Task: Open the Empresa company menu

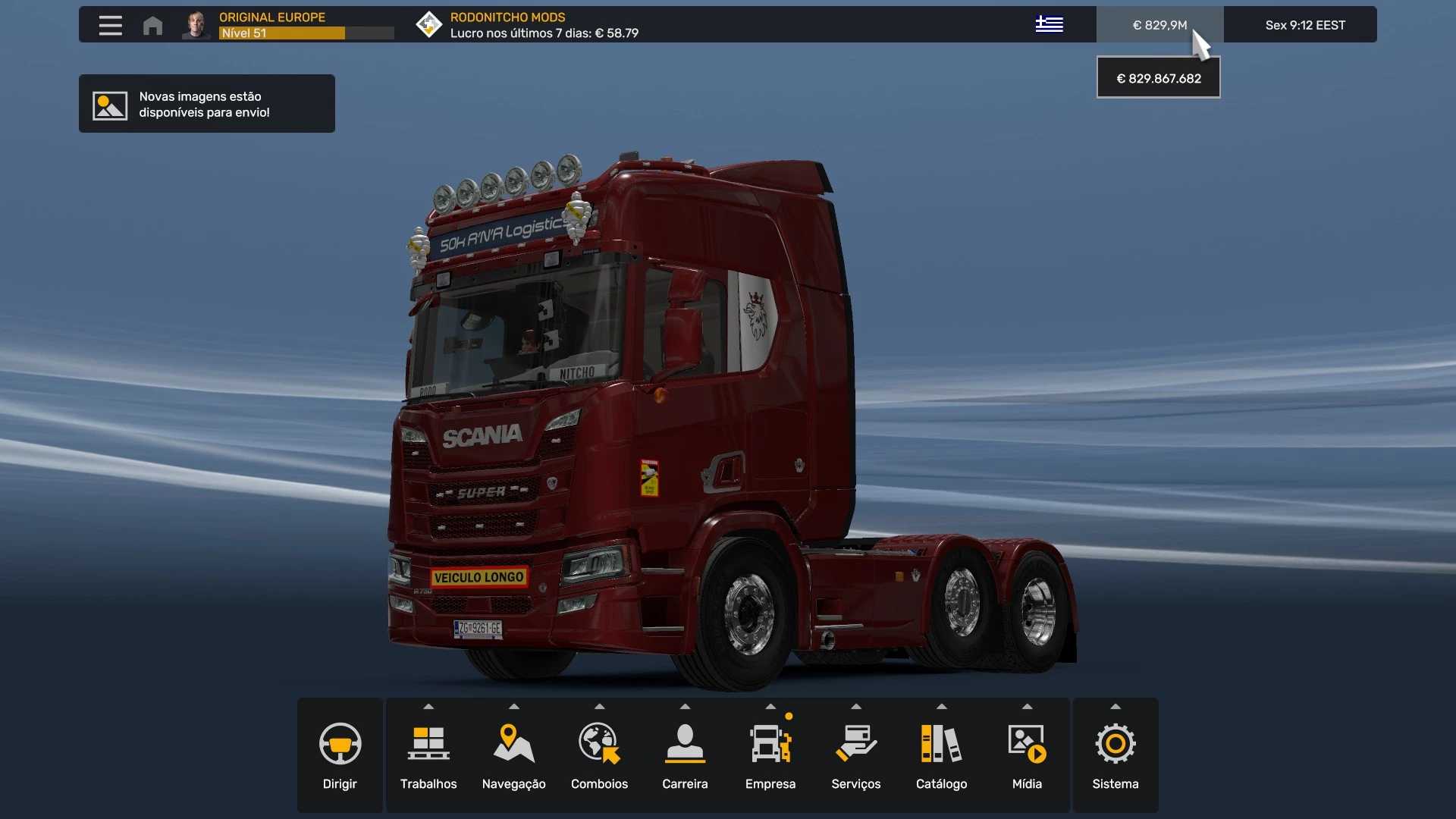Action: pyautogui.click(x=770, y=755)
